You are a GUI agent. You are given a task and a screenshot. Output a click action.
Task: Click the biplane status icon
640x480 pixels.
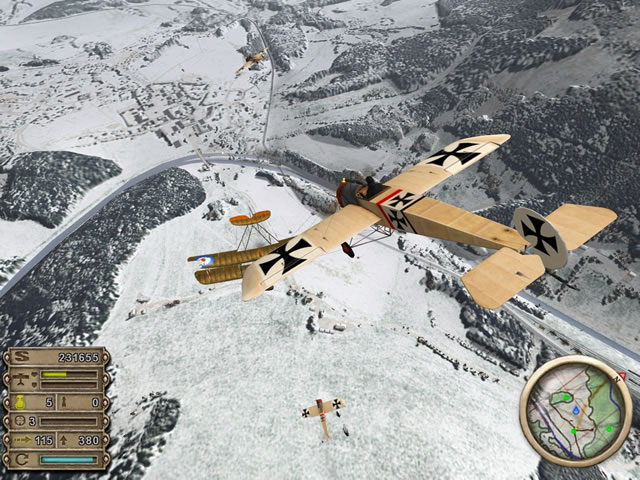pyautogui.click(x=21, y=379)
